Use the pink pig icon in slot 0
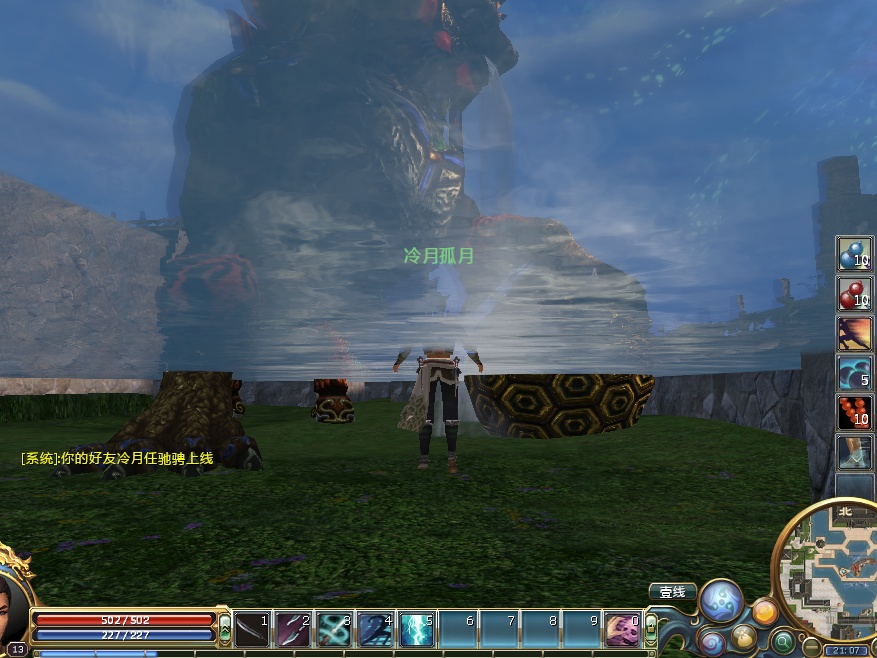The height and width of the screenshot is (658, 877). click(621, 630)
